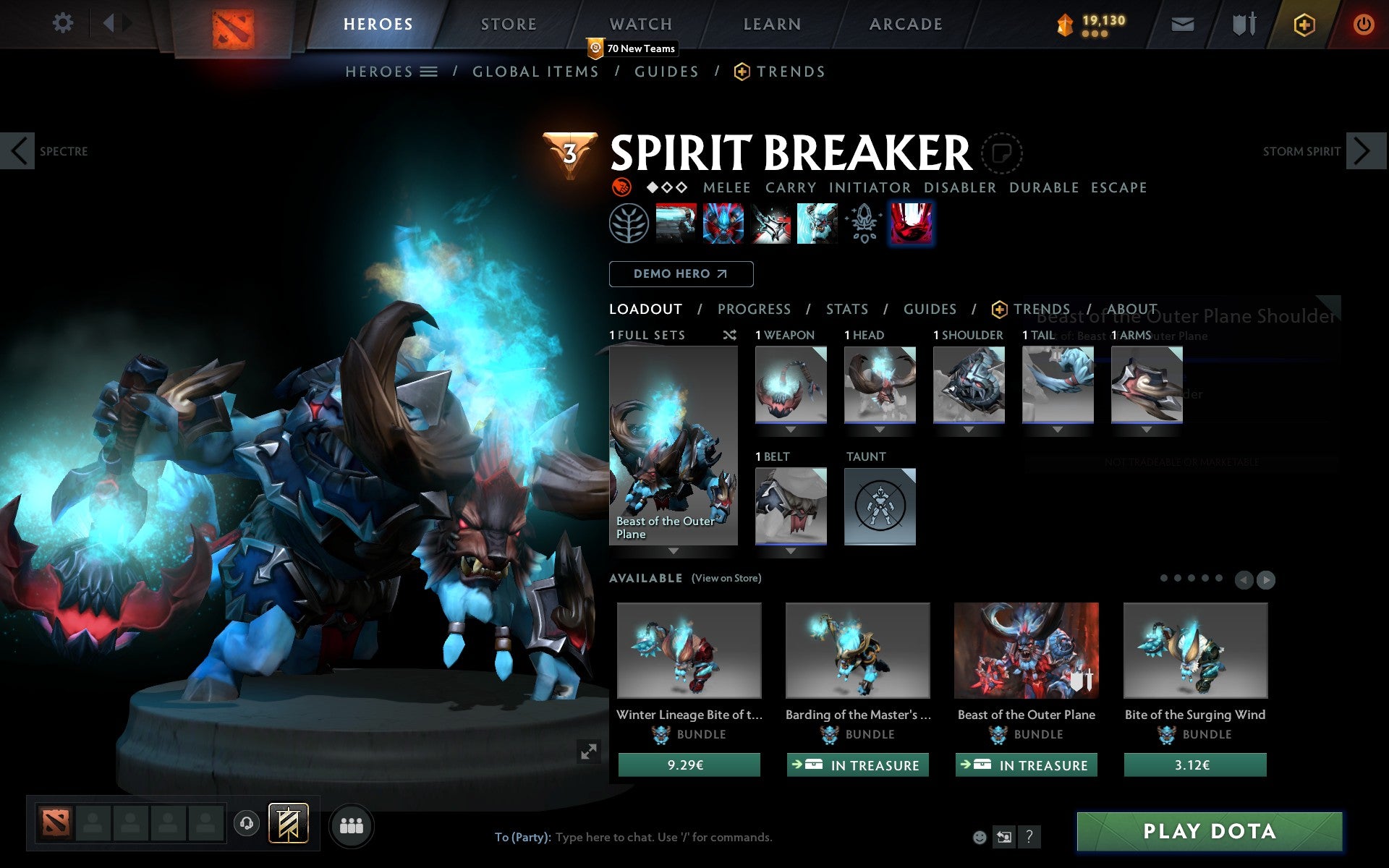Image resolution: width=1389 pixels, height=868 pixels.
Task: Click the settings gear icon
Action: [x=64, y=23]
